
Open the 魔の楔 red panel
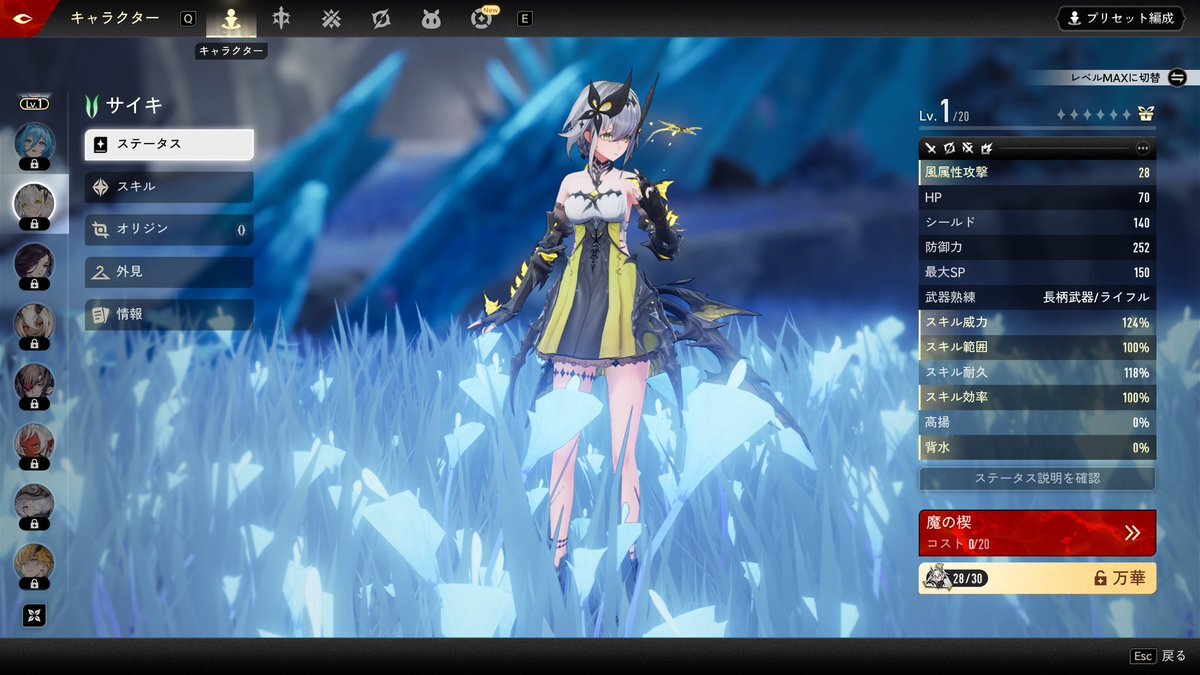tap(1037, 532)
